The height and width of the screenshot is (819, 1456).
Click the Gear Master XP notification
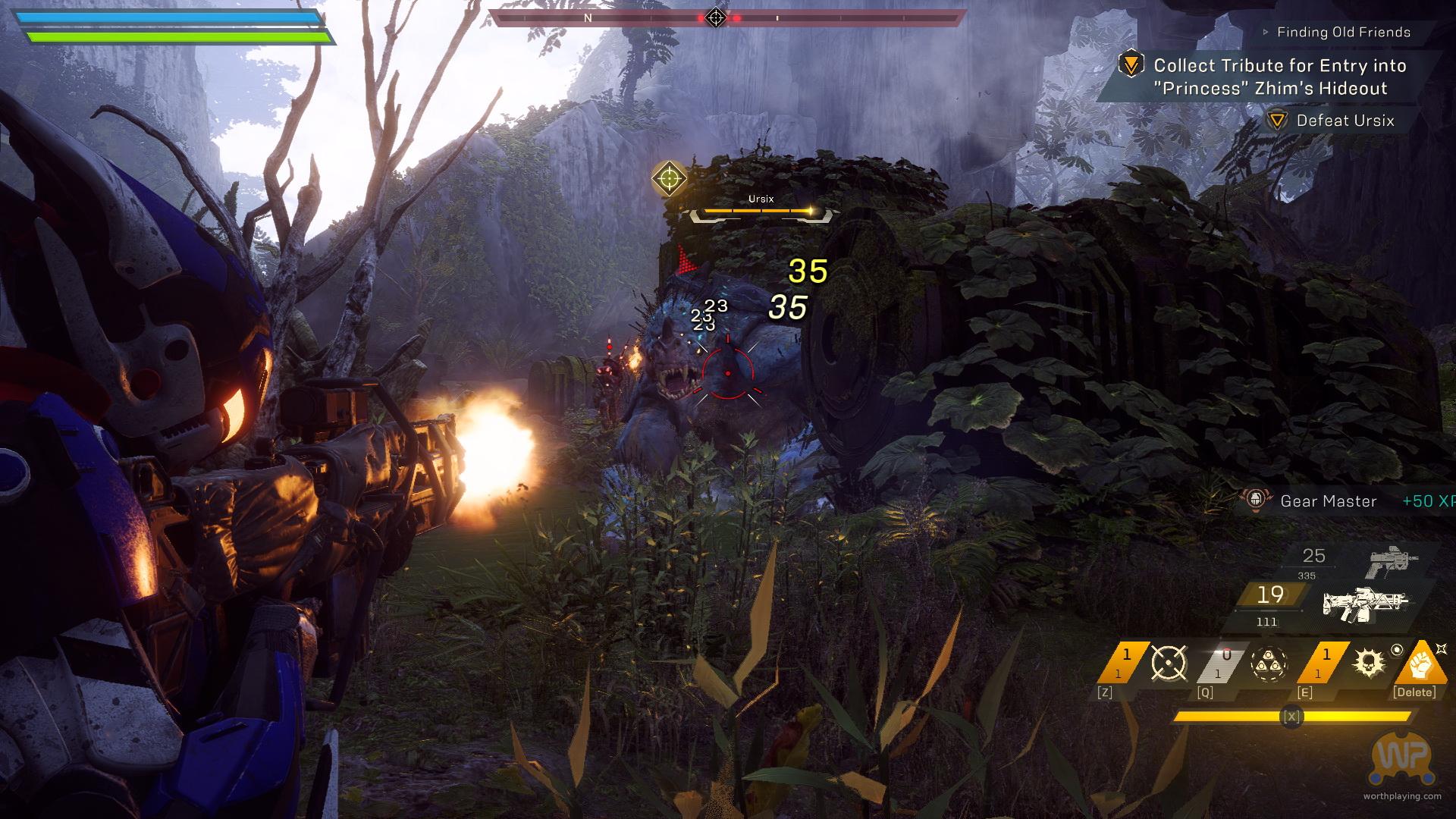(1328, 501)
